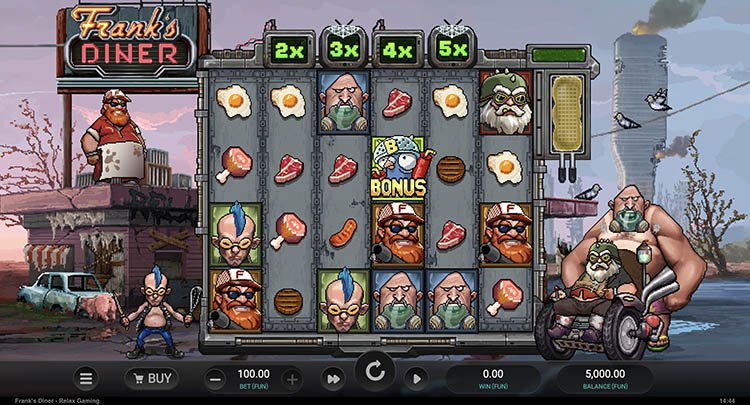The width and height of the screenshot is (750, 405).
Task: Increase the bet with the plus button
Action: coord(291,379)
